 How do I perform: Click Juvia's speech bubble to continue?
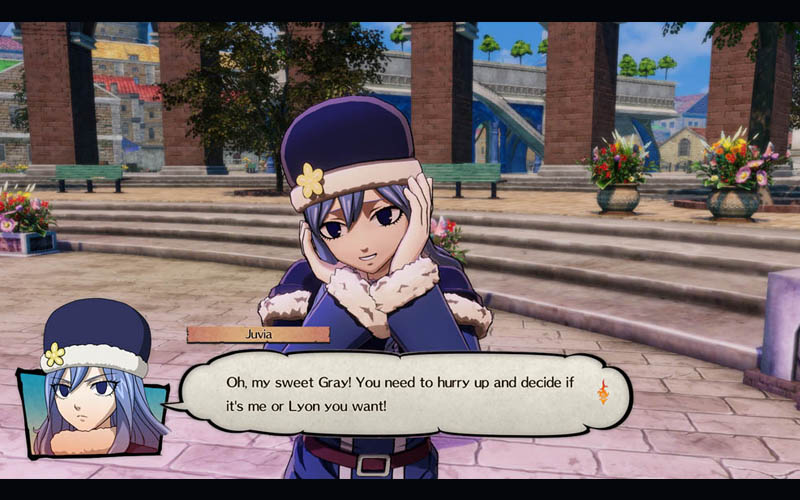point(400,393)
